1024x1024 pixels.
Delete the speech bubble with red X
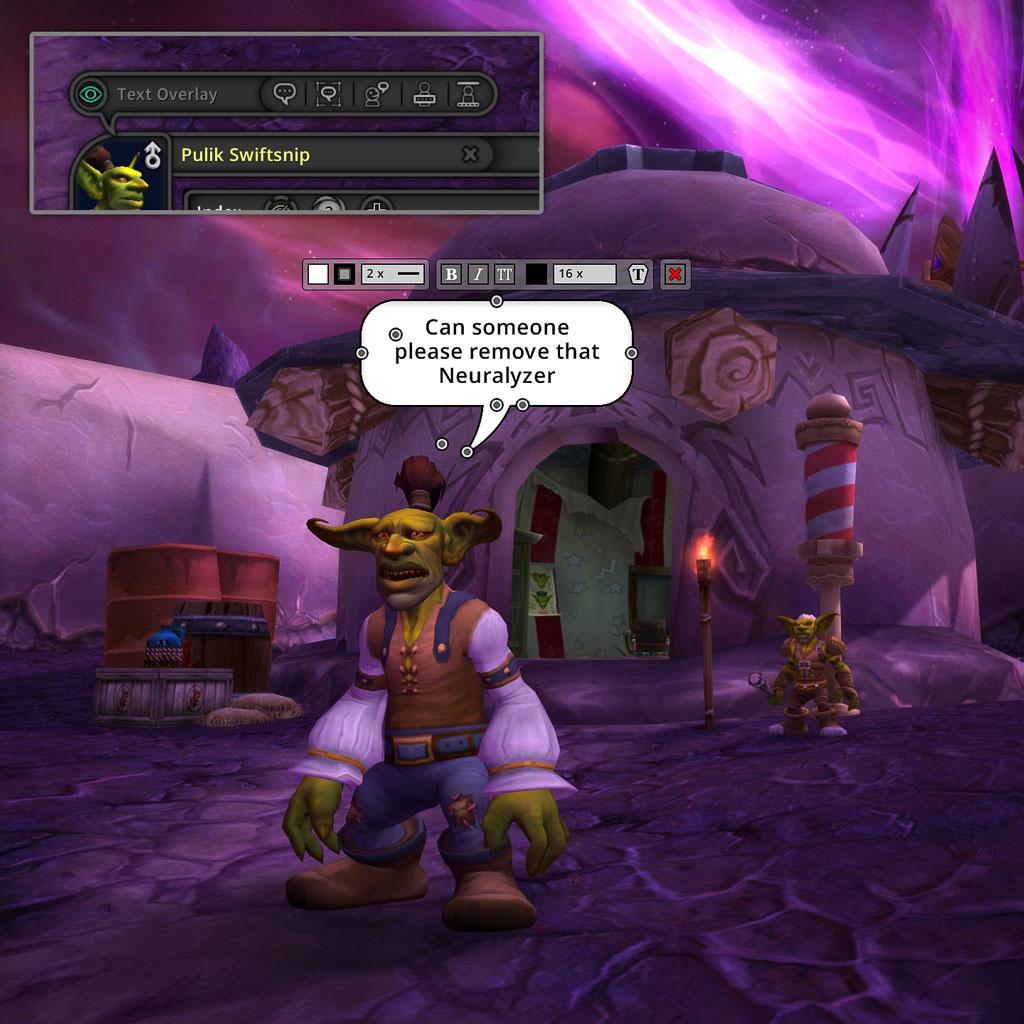tap(676, 274)
